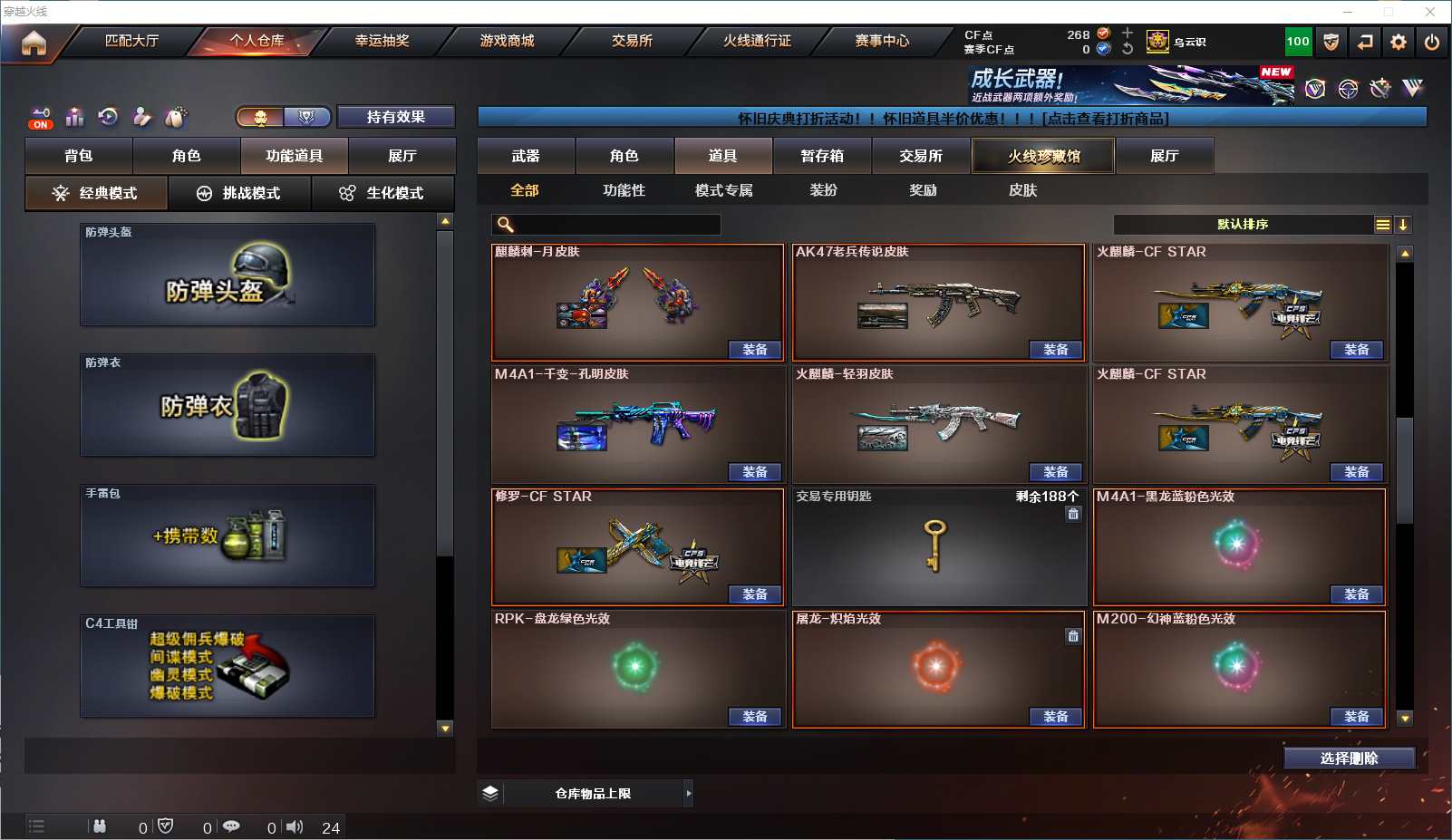
Task: Open the 武器 weapons warehouse tab
Action: (526, 156)
